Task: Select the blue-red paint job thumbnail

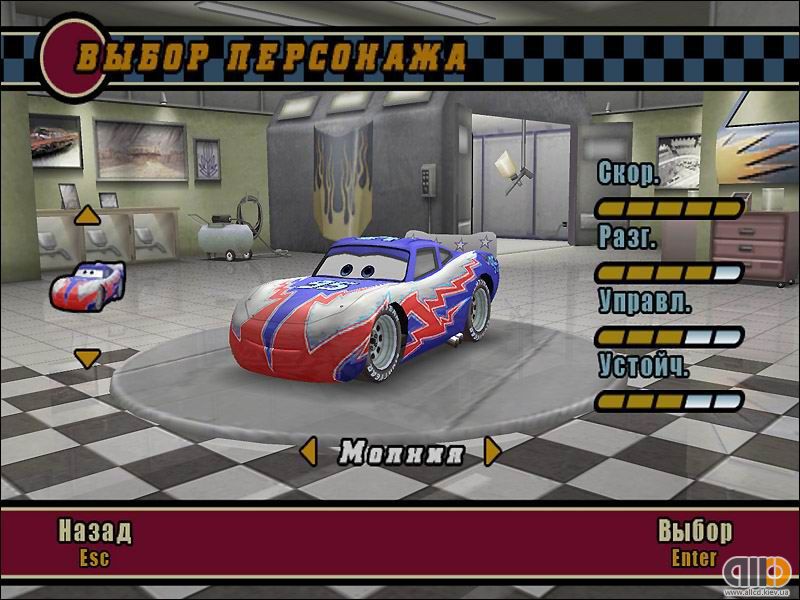Action: point(87,284)
